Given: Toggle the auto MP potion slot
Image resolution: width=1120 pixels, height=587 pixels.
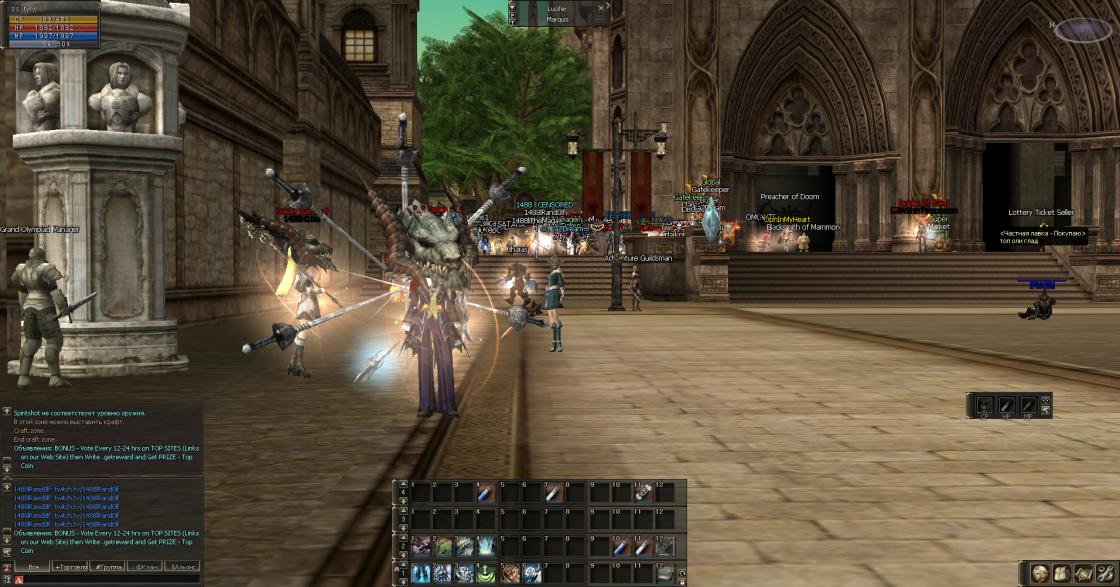Looking at the screenshot, I should (x=1028, y=405).
